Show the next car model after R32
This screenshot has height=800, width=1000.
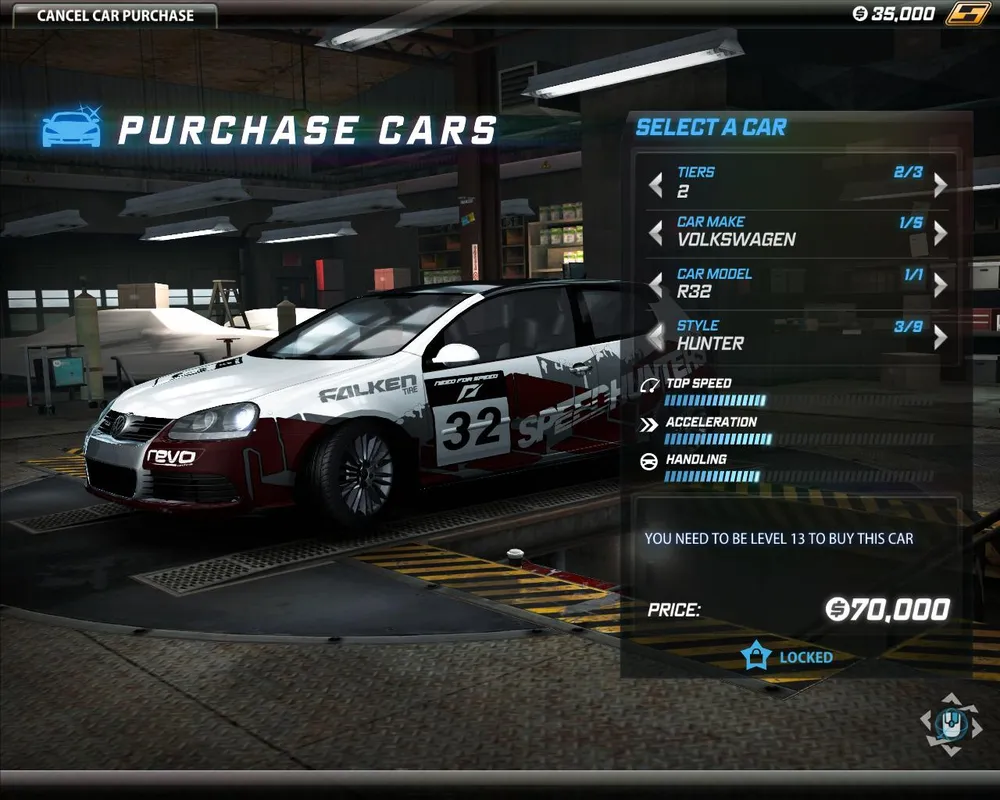940,286
